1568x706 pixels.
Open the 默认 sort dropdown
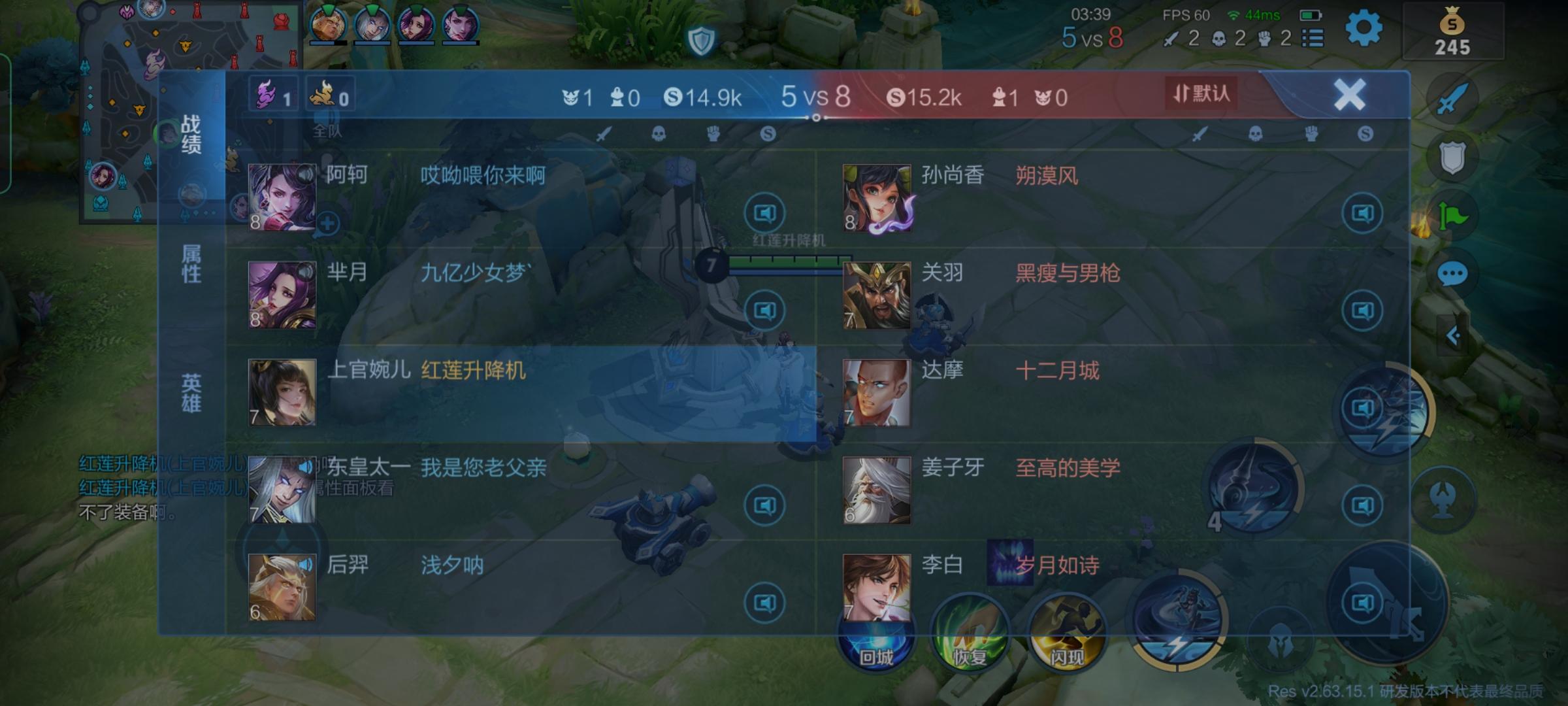[1201, 93]
